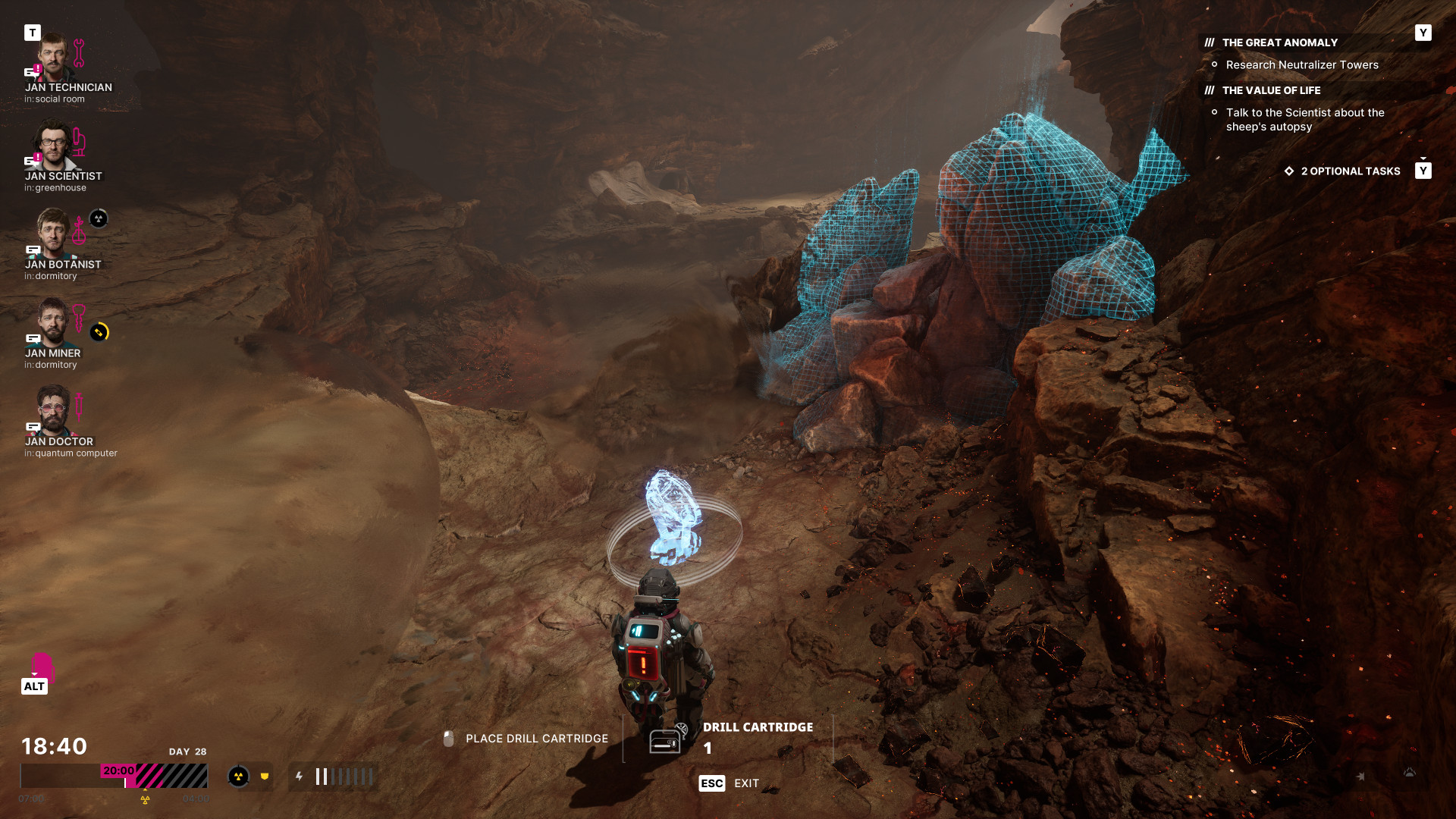The width and height of the screenshot is (1456, 819).
Task: Select Jan Technician's portrait
Action: pos(54,57)
